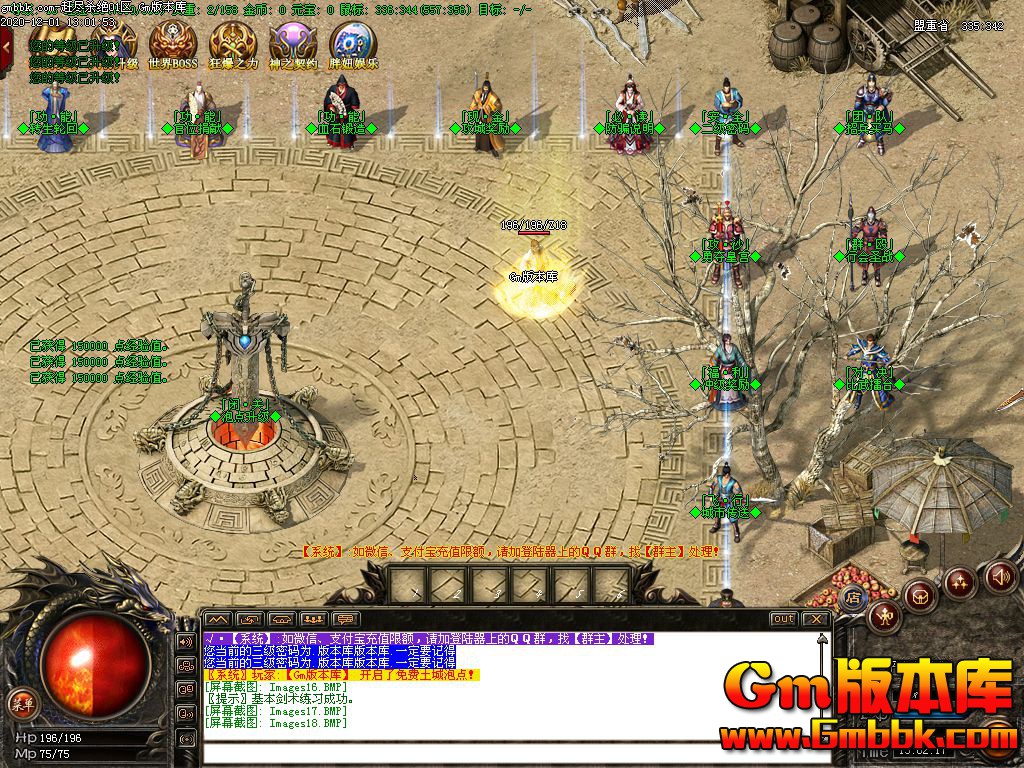Click the 'out' button on chat panel

pyautogui.click(x=784, y=619)
